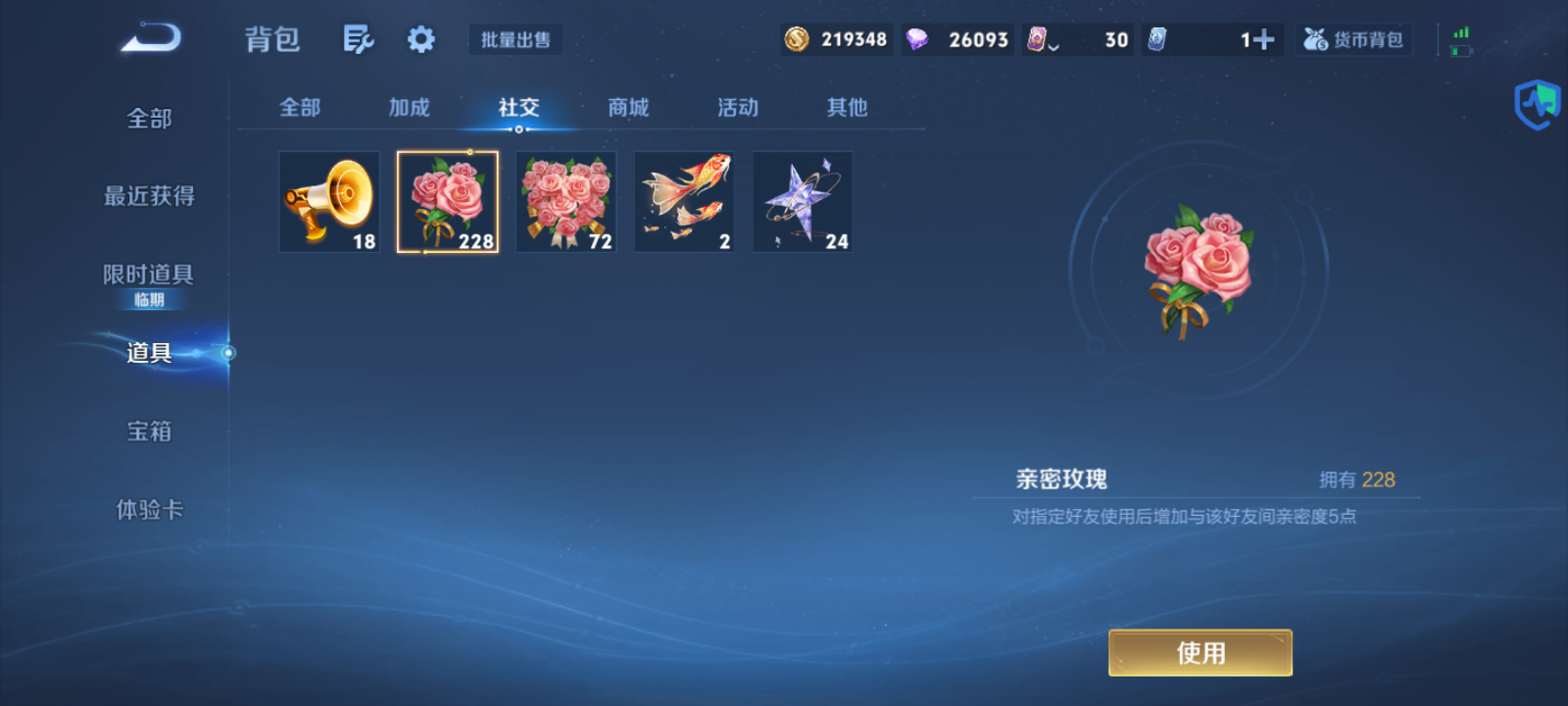Select the rose bouquet item with count 72

(x=565, y=202)
